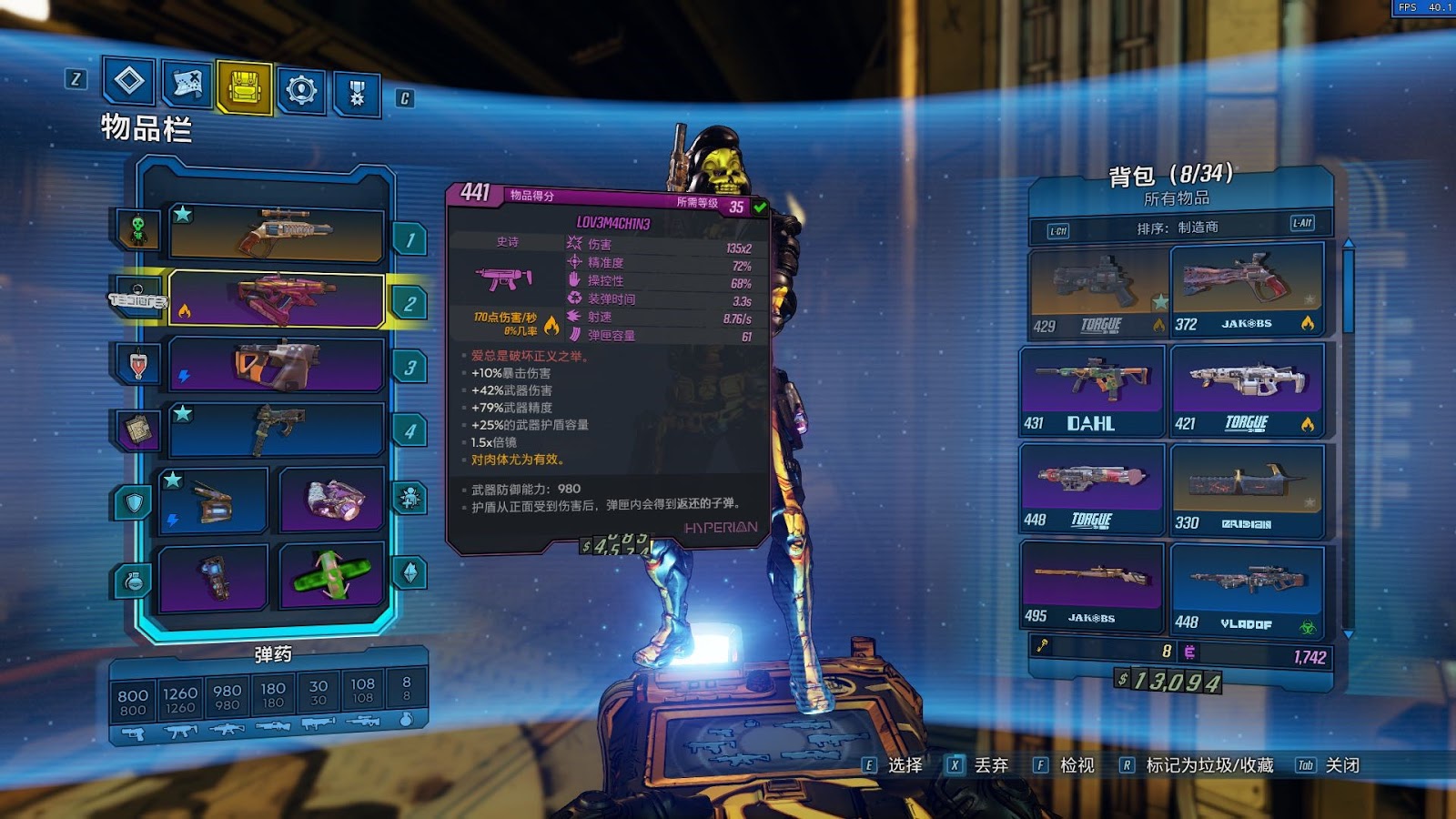Choose the LOV3M4CH1N3 weapon in slot 2
This screenshot has height=819, width=1456.
pos(276,298)
